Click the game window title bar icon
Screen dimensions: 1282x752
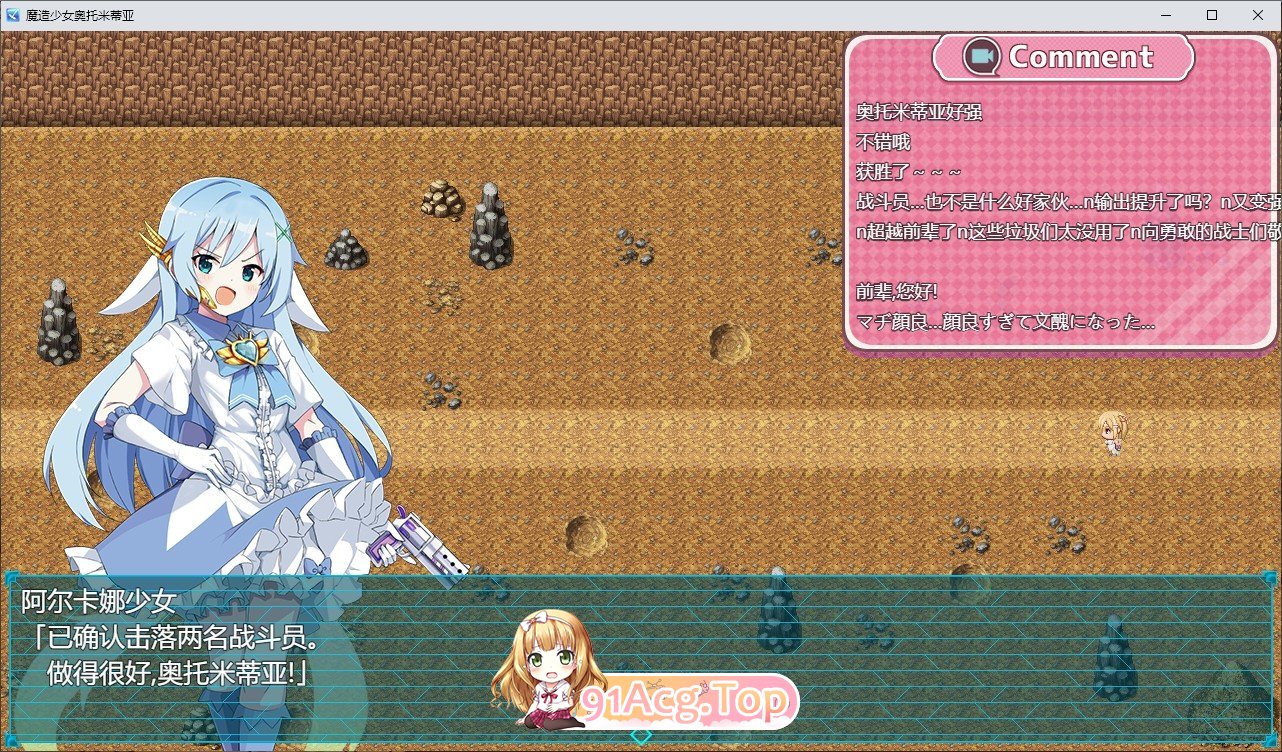click(x=12, y=15)
